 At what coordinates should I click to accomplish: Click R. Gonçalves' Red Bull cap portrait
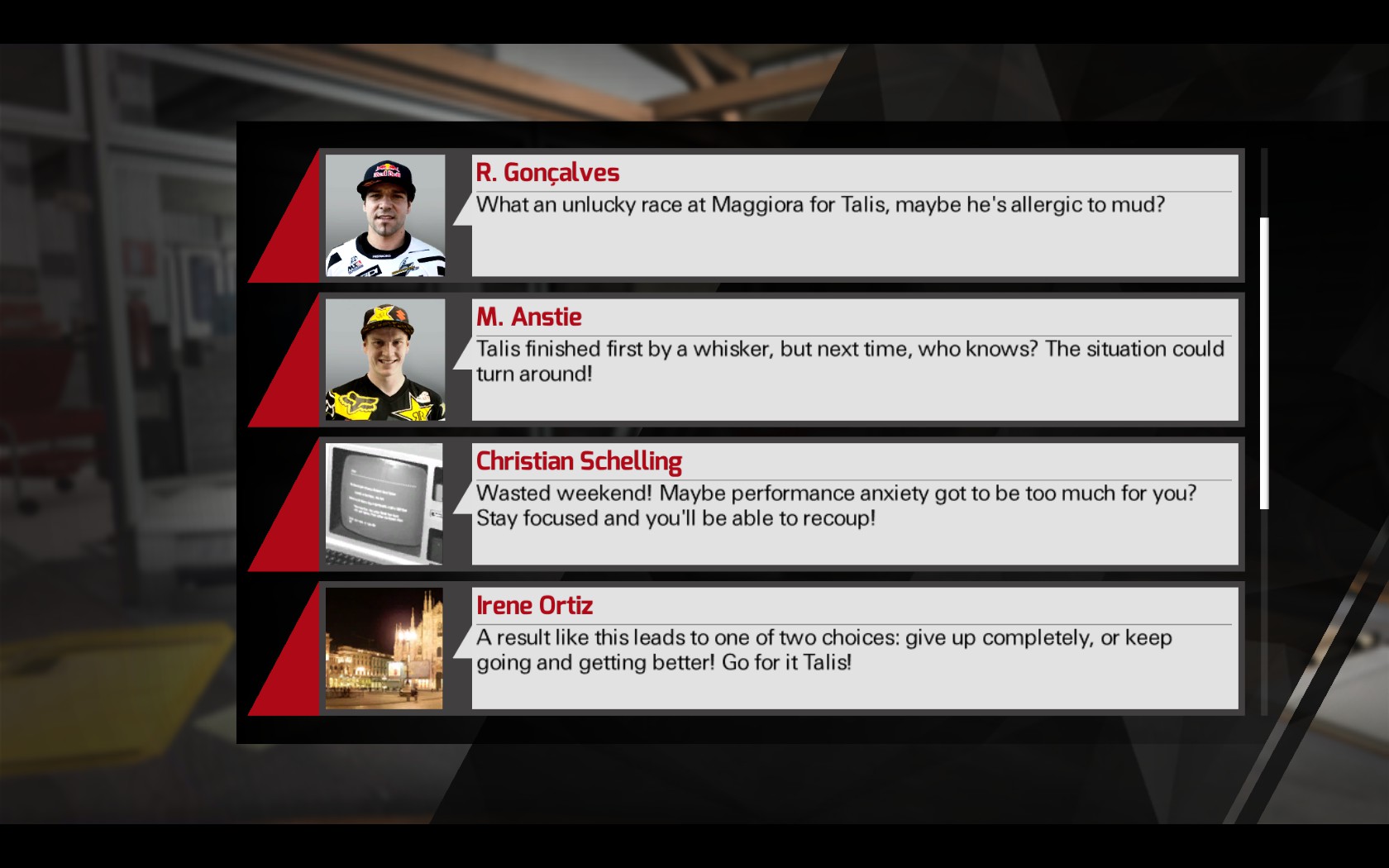click(385, 216)
